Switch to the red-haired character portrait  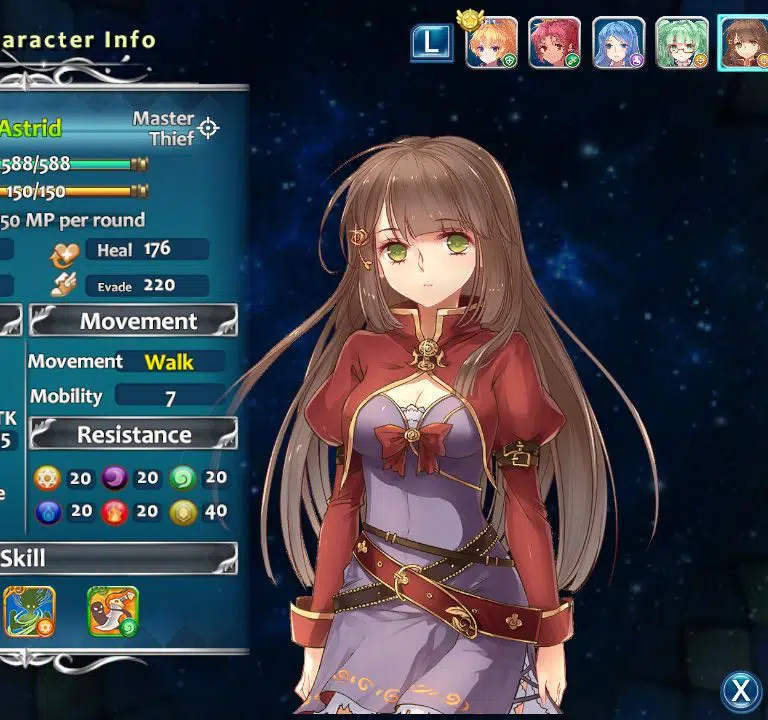click(x=554, y=43)
